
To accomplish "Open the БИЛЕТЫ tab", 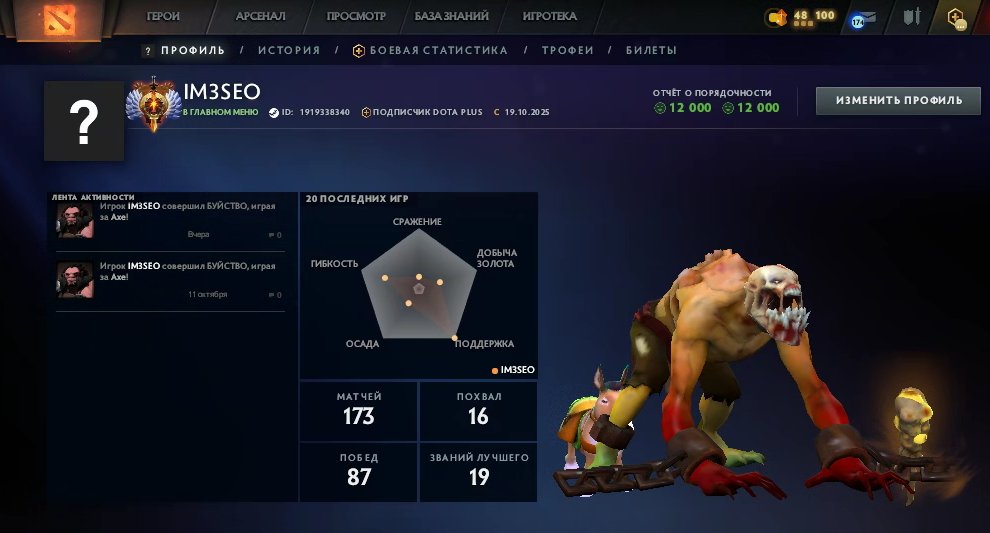I will point(651,50).
